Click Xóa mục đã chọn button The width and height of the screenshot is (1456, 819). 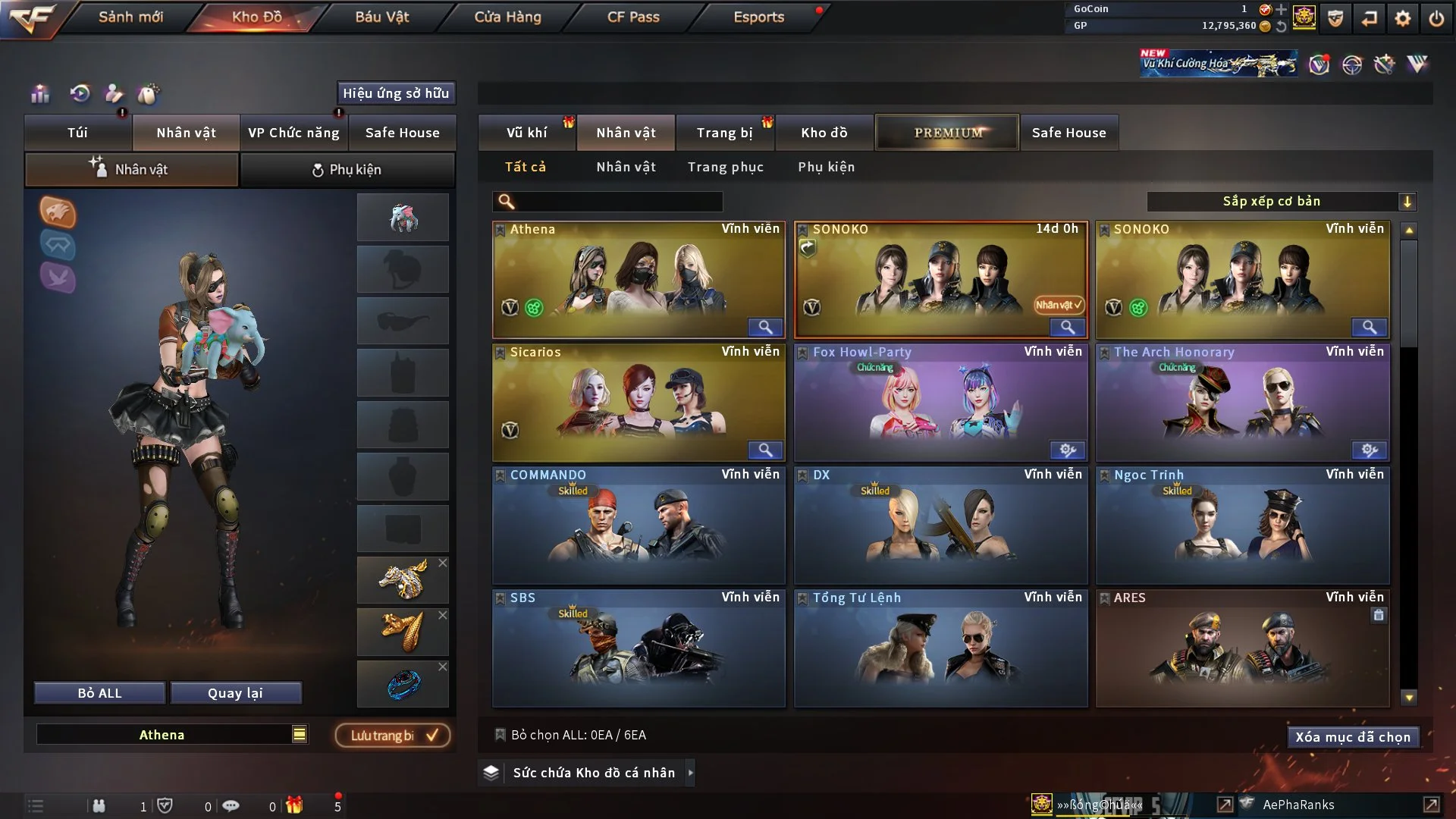1353,737
